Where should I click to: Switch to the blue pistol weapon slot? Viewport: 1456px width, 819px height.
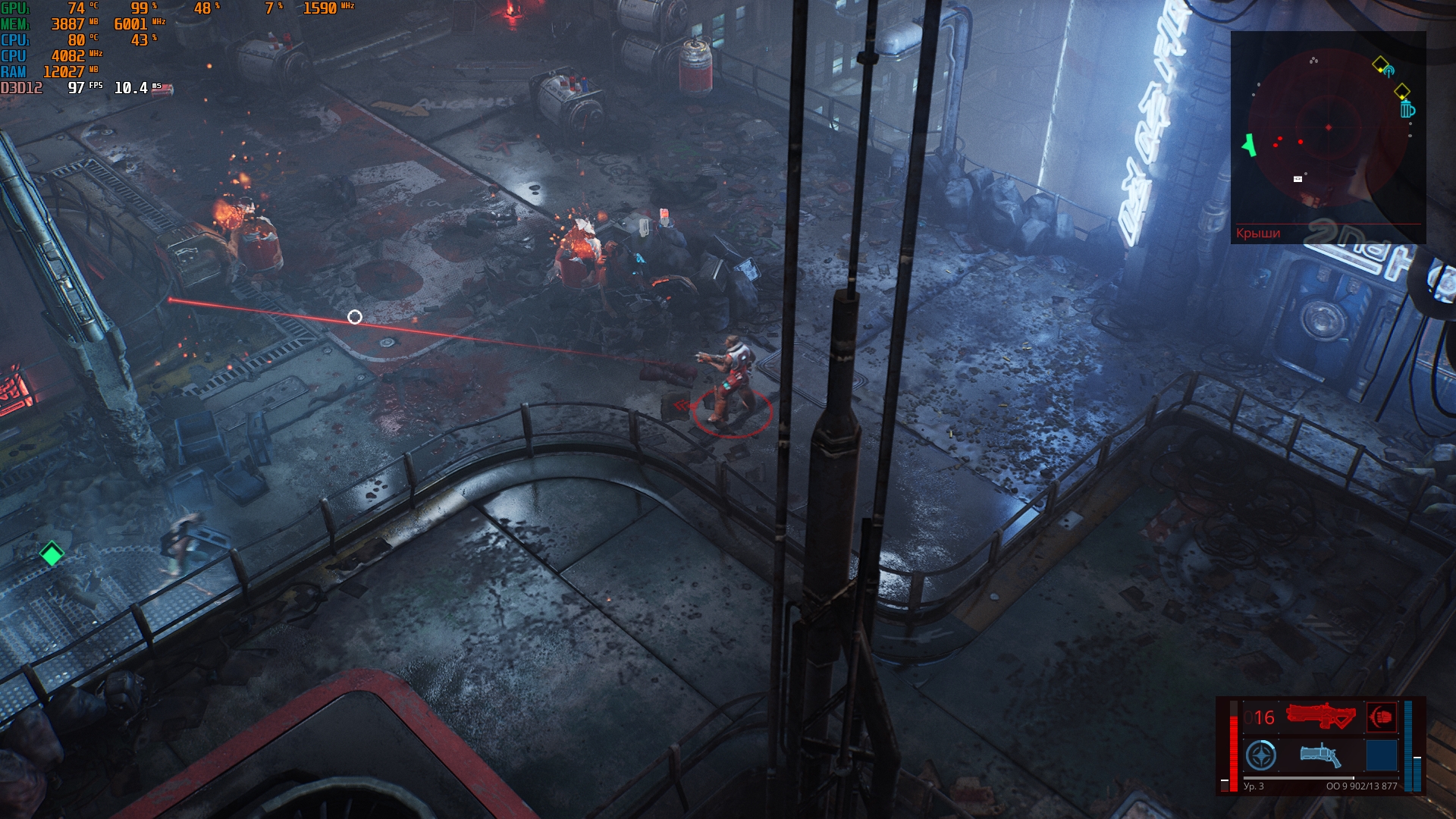point(1320,755)
